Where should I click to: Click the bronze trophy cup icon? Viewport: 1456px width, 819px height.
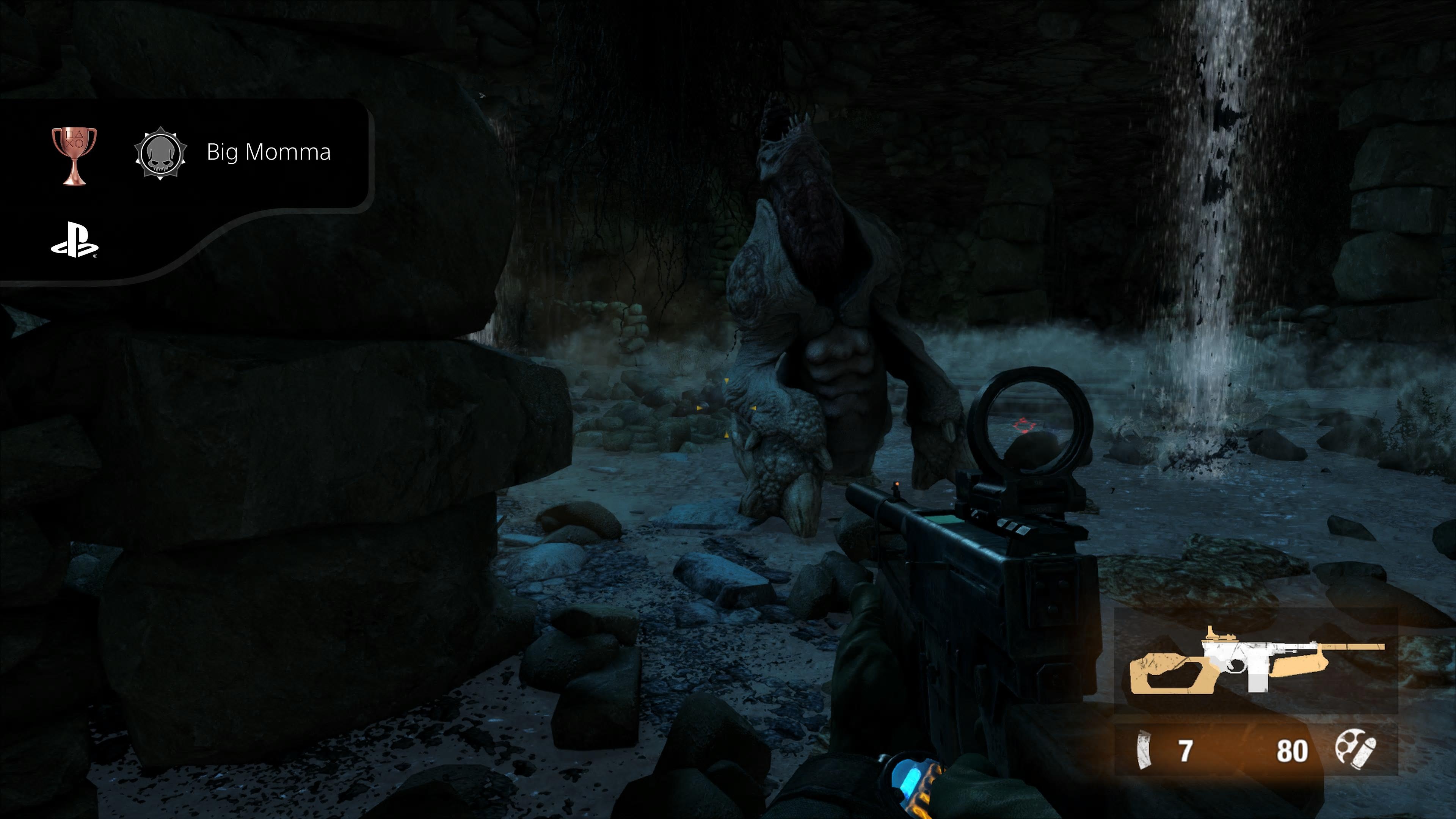point(74,155)
